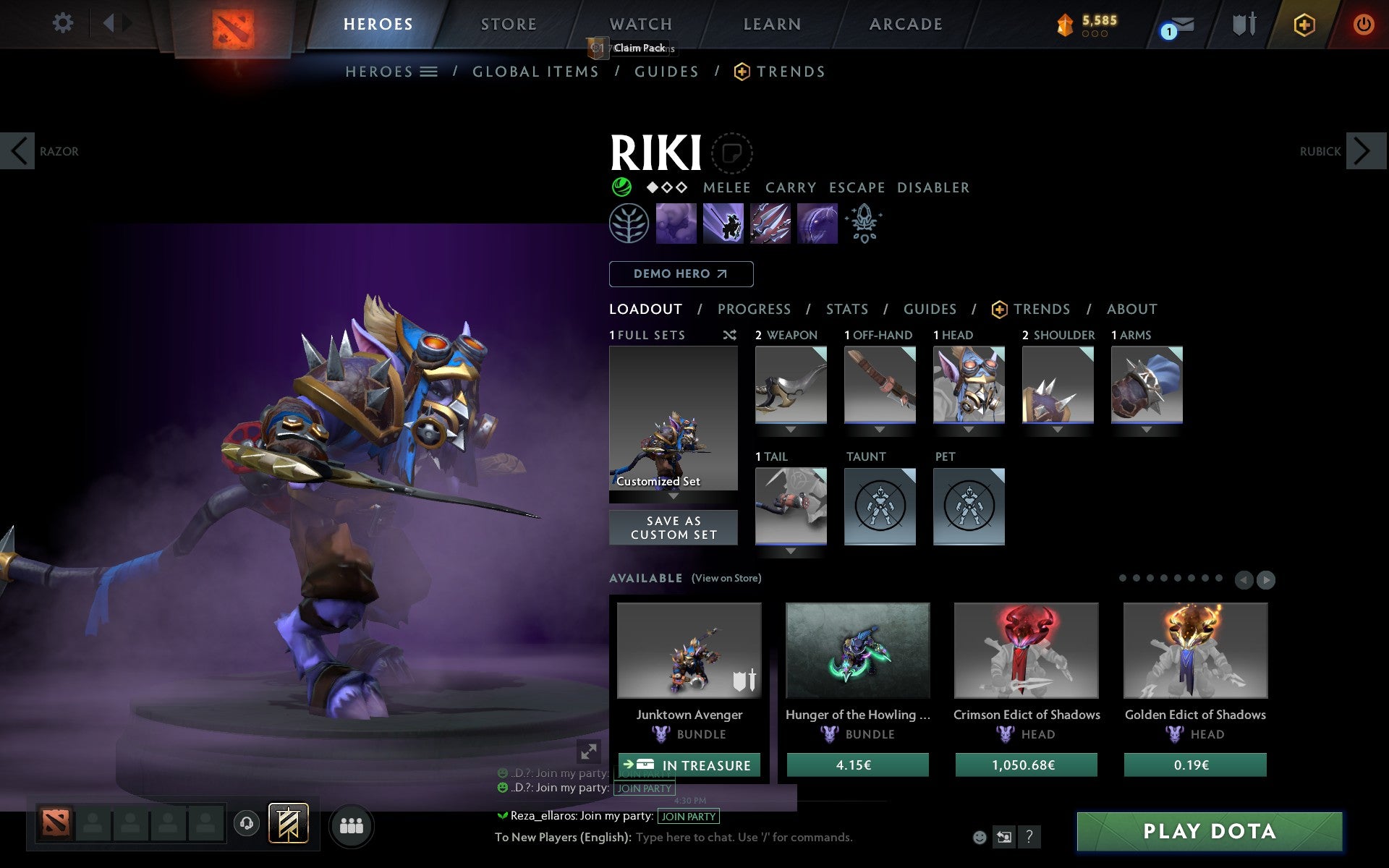Select the Junktown Avenger bundle thumbnail
Screen dimensions: 1389x868
tap(689, 651)
